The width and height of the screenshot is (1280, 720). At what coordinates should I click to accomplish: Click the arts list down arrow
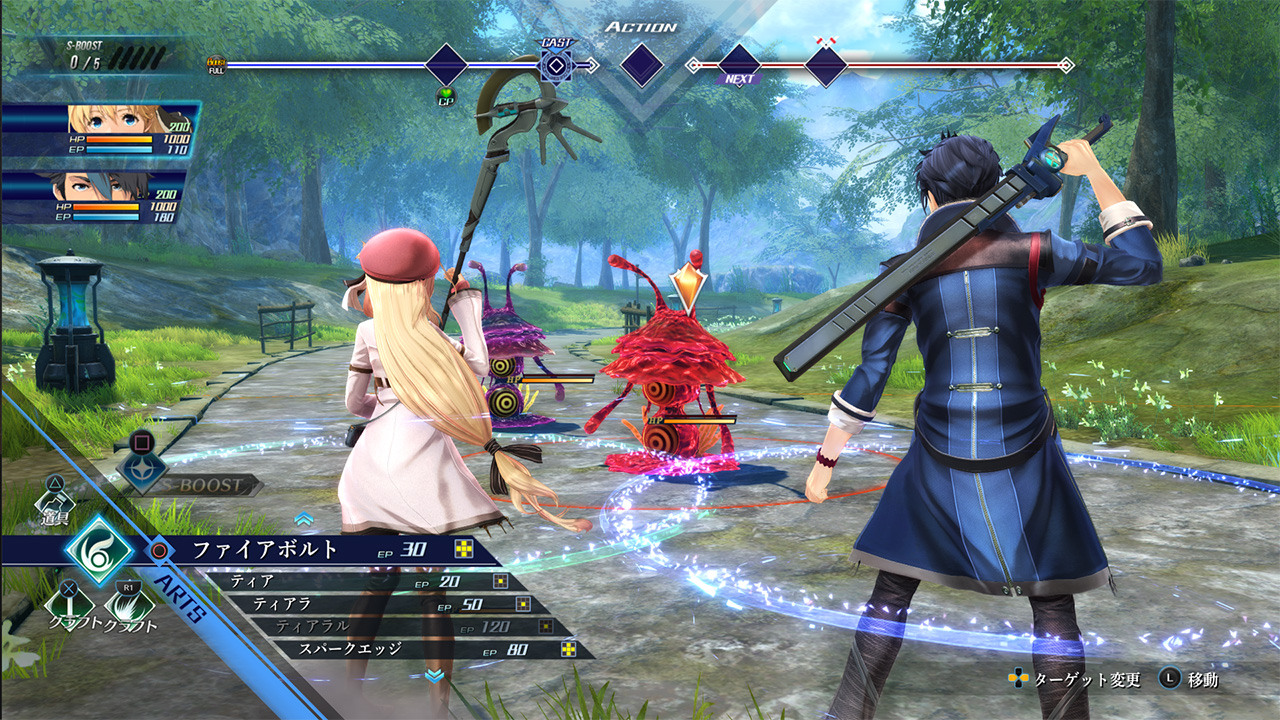pyautogui.click(x=434, y=676)
